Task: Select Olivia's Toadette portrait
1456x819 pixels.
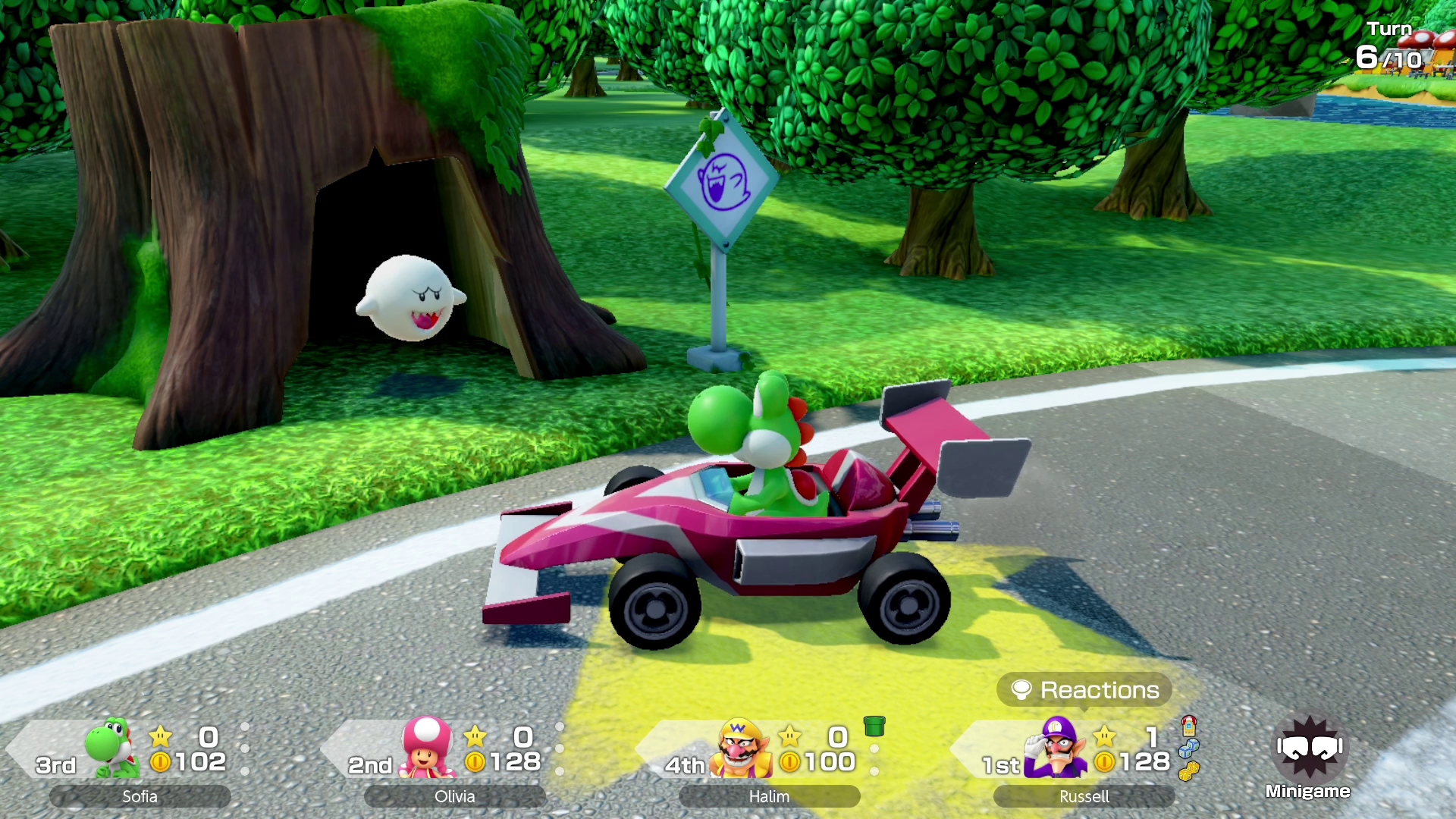Action: tap(427, 748)
